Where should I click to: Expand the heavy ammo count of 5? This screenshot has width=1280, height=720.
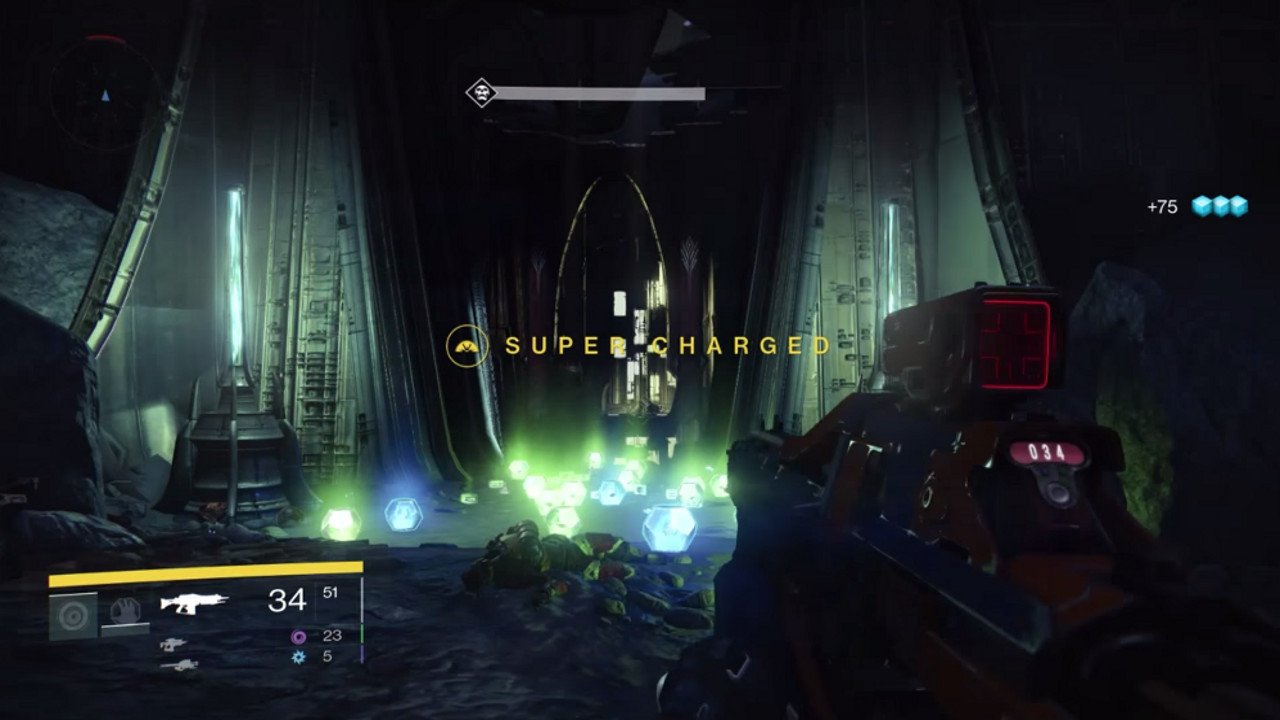pyautogui.click(x=328, y=657)
